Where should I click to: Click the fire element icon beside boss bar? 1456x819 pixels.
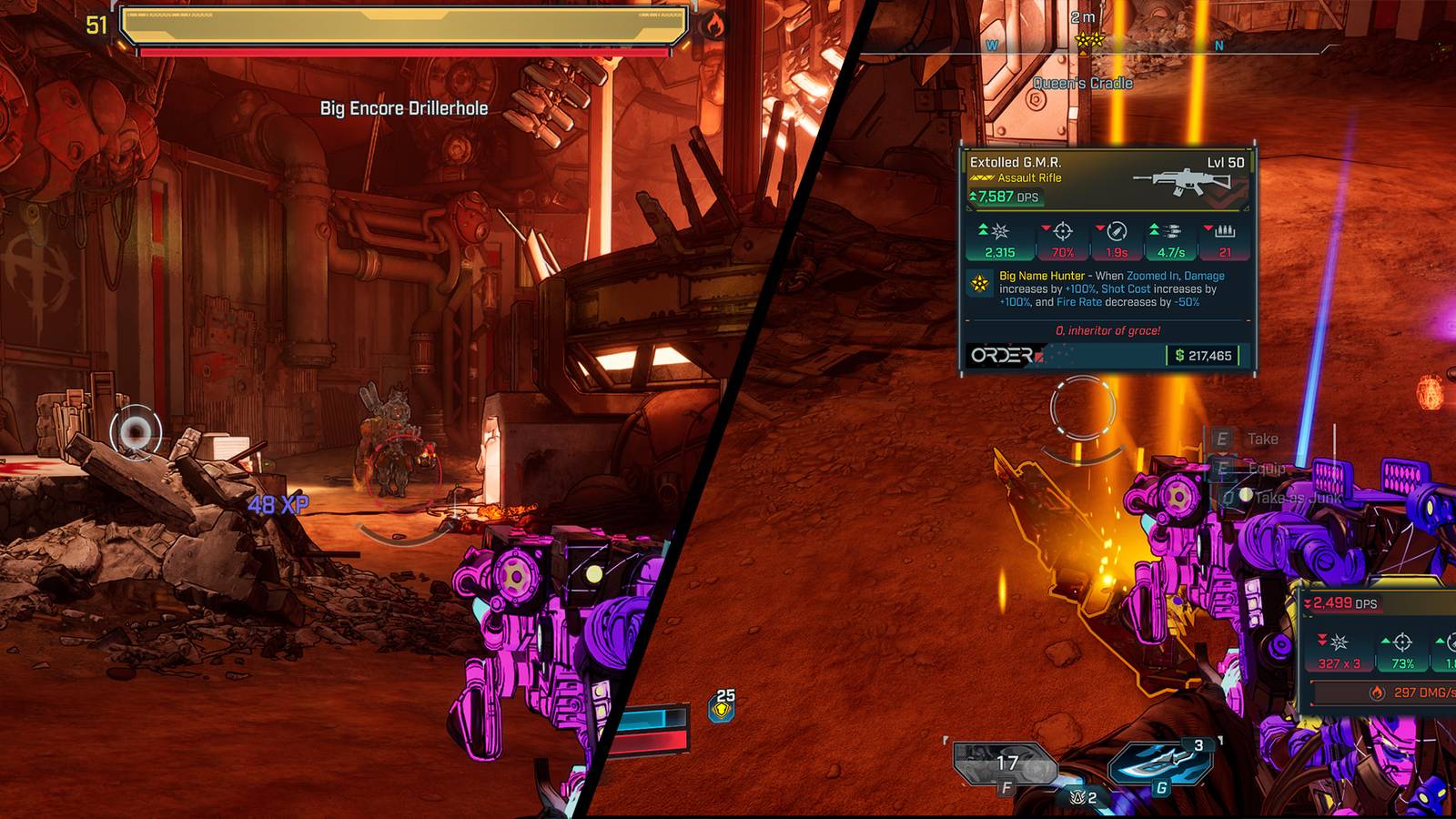coord(713,25)
